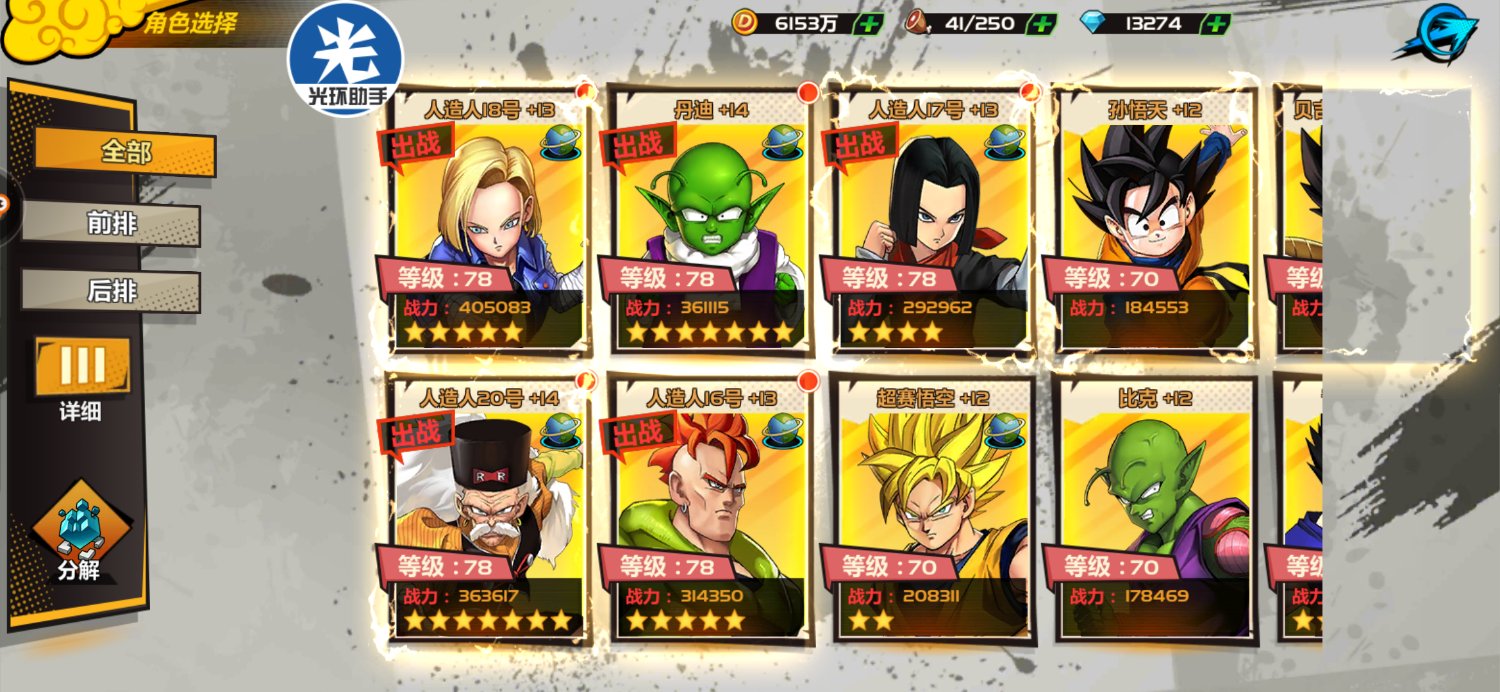Buy diamonds with the plus button
This screenshot has width=1500, height=692.
(x=1215, y=24)
